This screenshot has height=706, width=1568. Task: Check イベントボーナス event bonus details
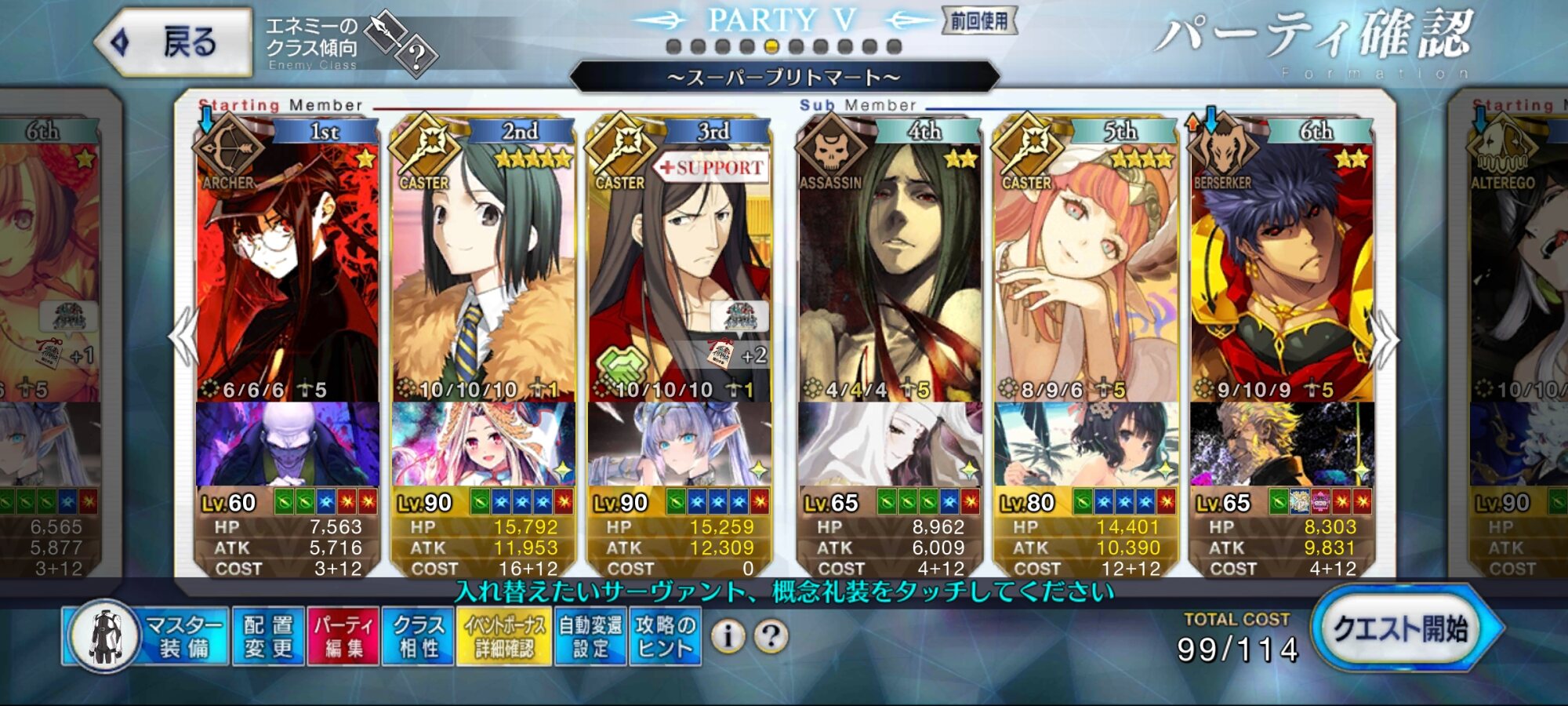[504, 636]
